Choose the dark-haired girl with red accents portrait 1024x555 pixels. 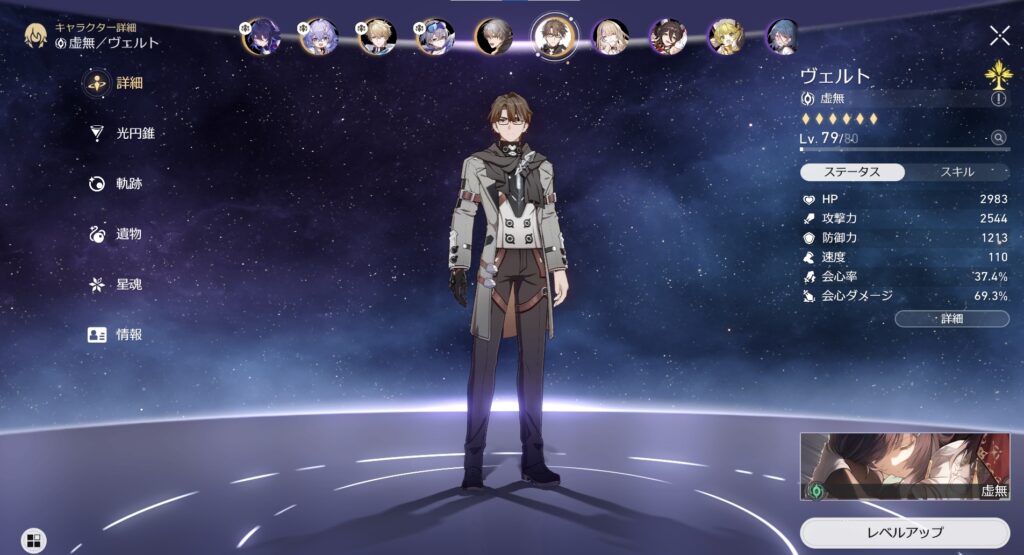pyautogui.click(x=668, y=37)
